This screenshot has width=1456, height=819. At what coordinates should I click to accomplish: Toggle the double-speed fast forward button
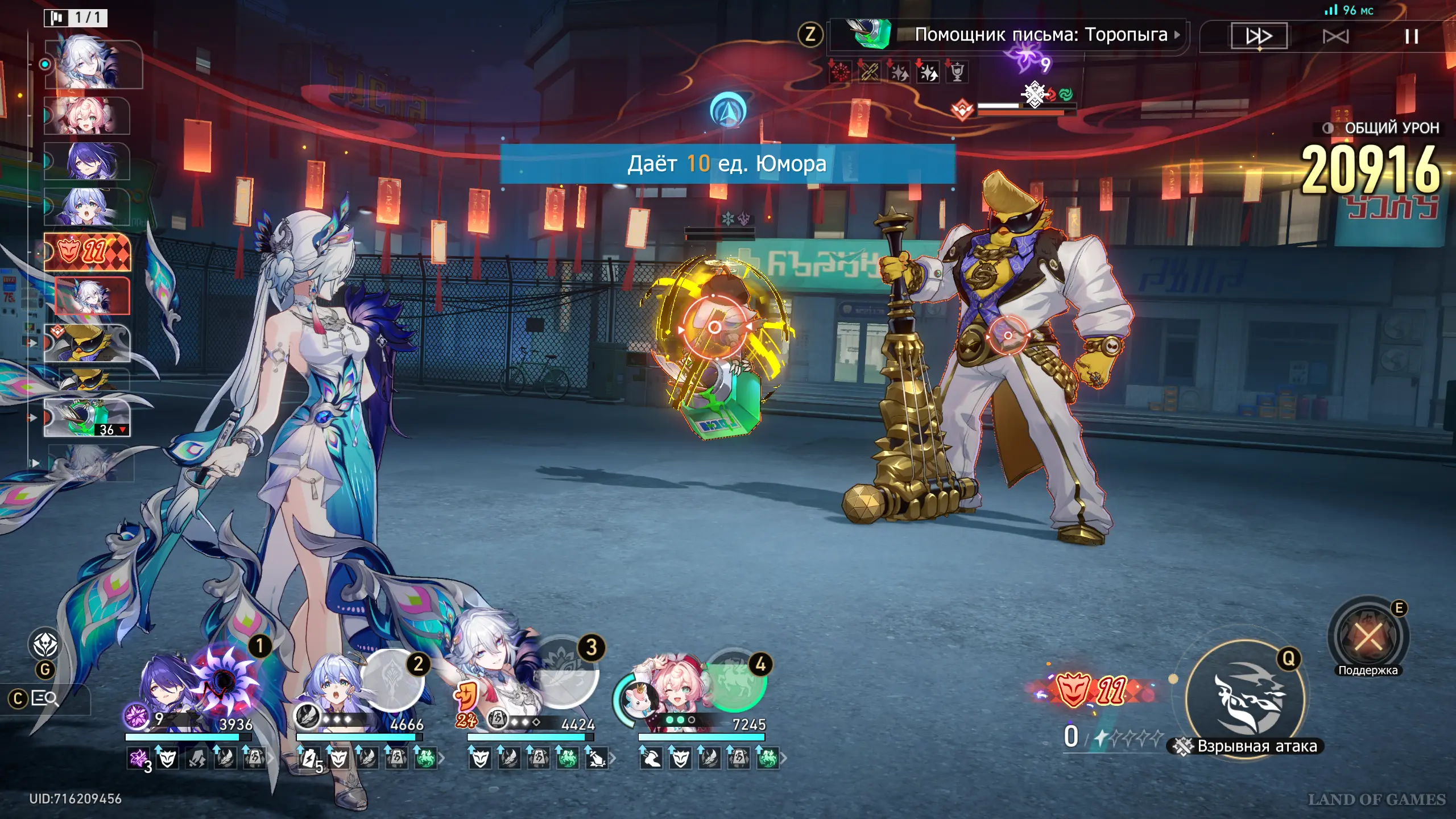1259,36
